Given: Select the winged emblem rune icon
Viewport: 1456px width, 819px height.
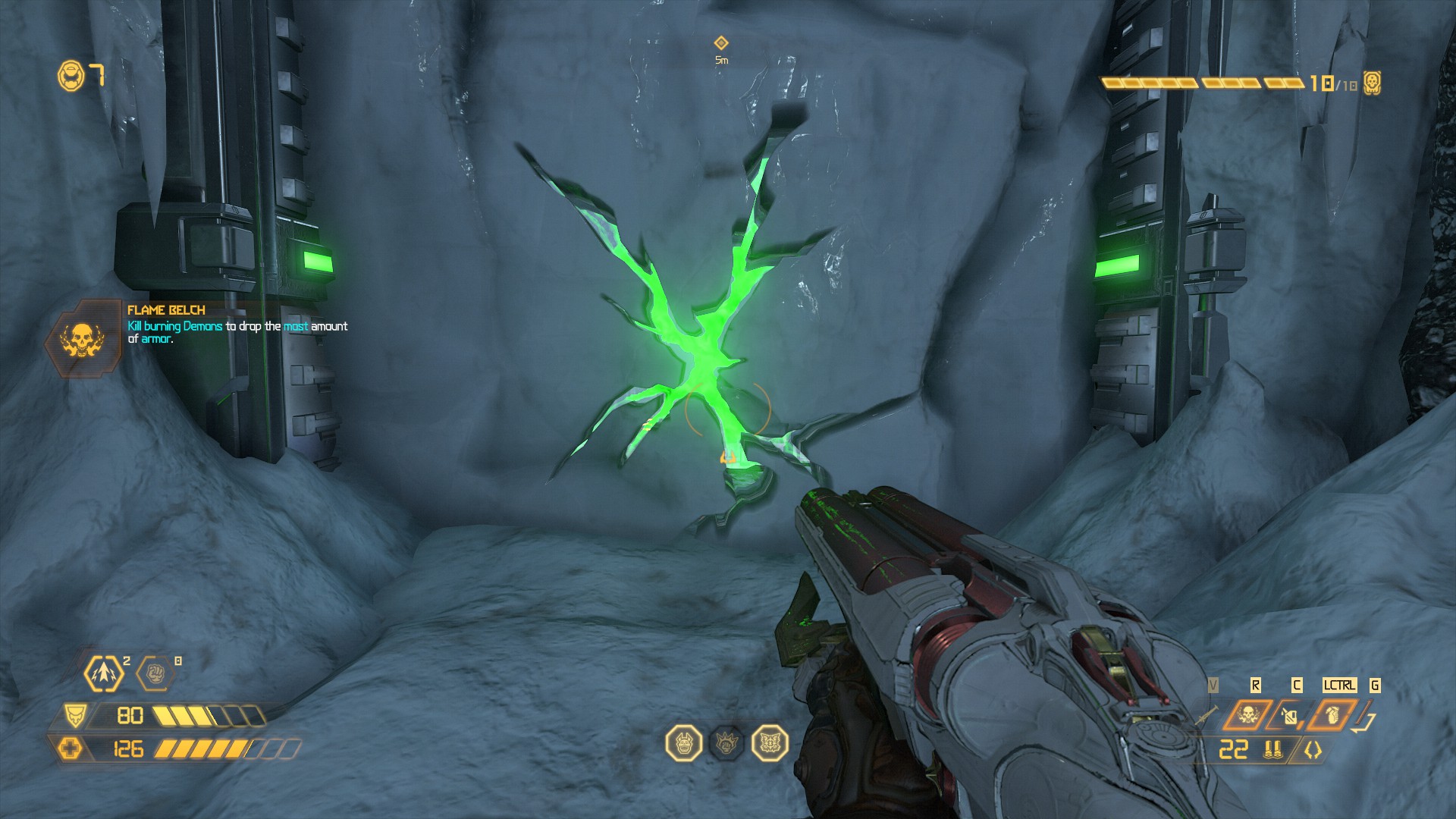Looking at the screenshot, I should pyautogui.click(x=770, y=743).
